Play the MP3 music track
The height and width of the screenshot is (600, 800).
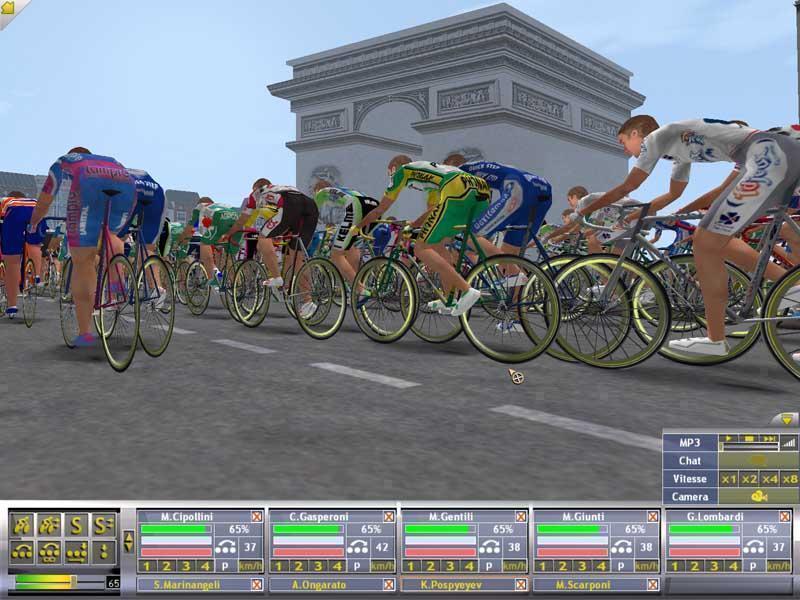pos(730,440)
